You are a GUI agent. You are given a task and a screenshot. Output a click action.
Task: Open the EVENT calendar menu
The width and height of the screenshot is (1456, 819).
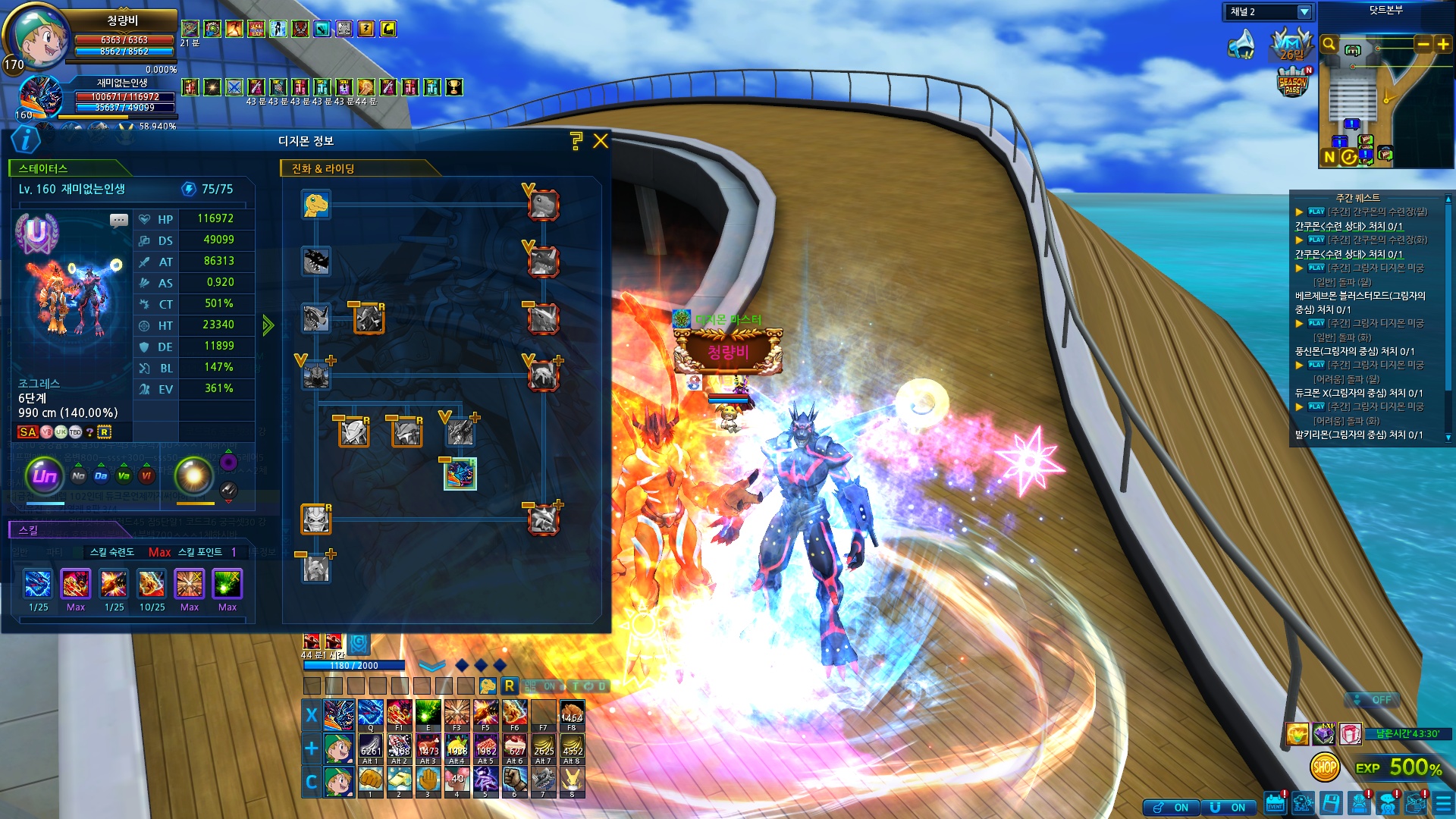pyautogui.click(x=1275, y=804)
